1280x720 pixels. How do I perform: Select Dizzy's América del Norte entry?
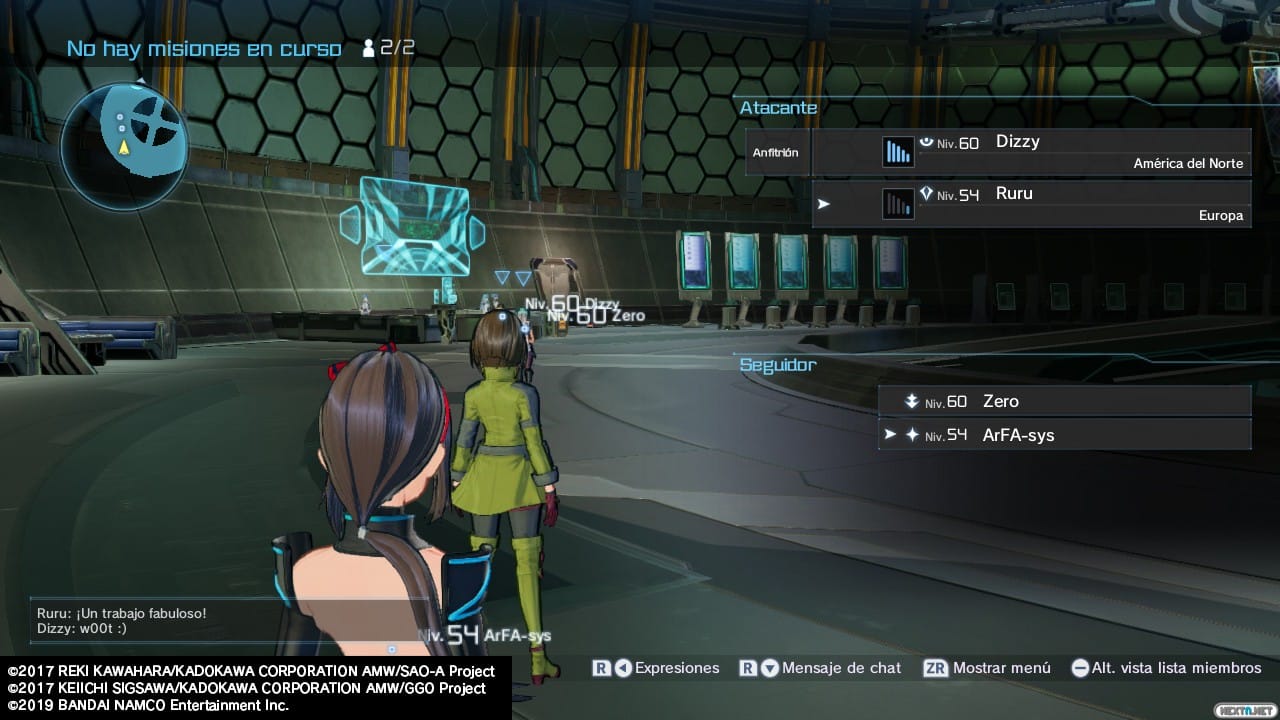pos(1187,163)
